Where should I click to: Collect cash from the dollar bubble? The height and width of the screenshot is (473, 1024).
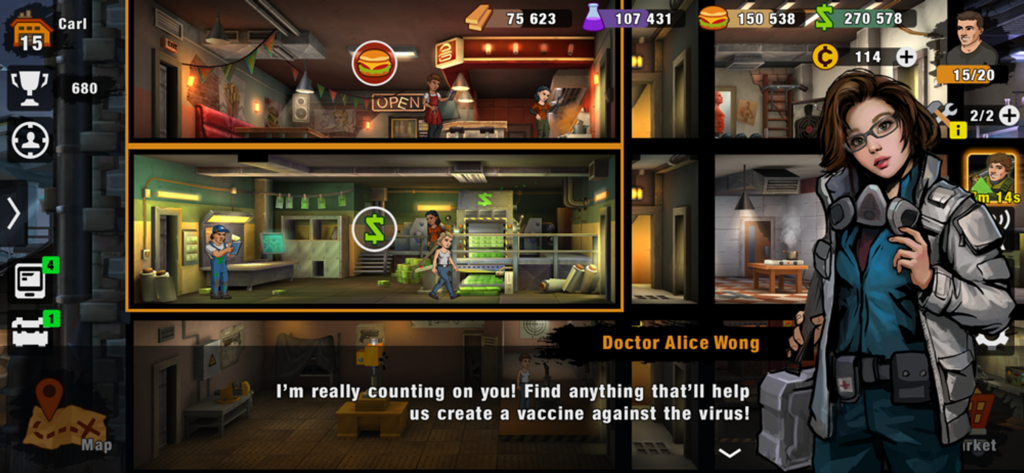click(x=374, y=230)
